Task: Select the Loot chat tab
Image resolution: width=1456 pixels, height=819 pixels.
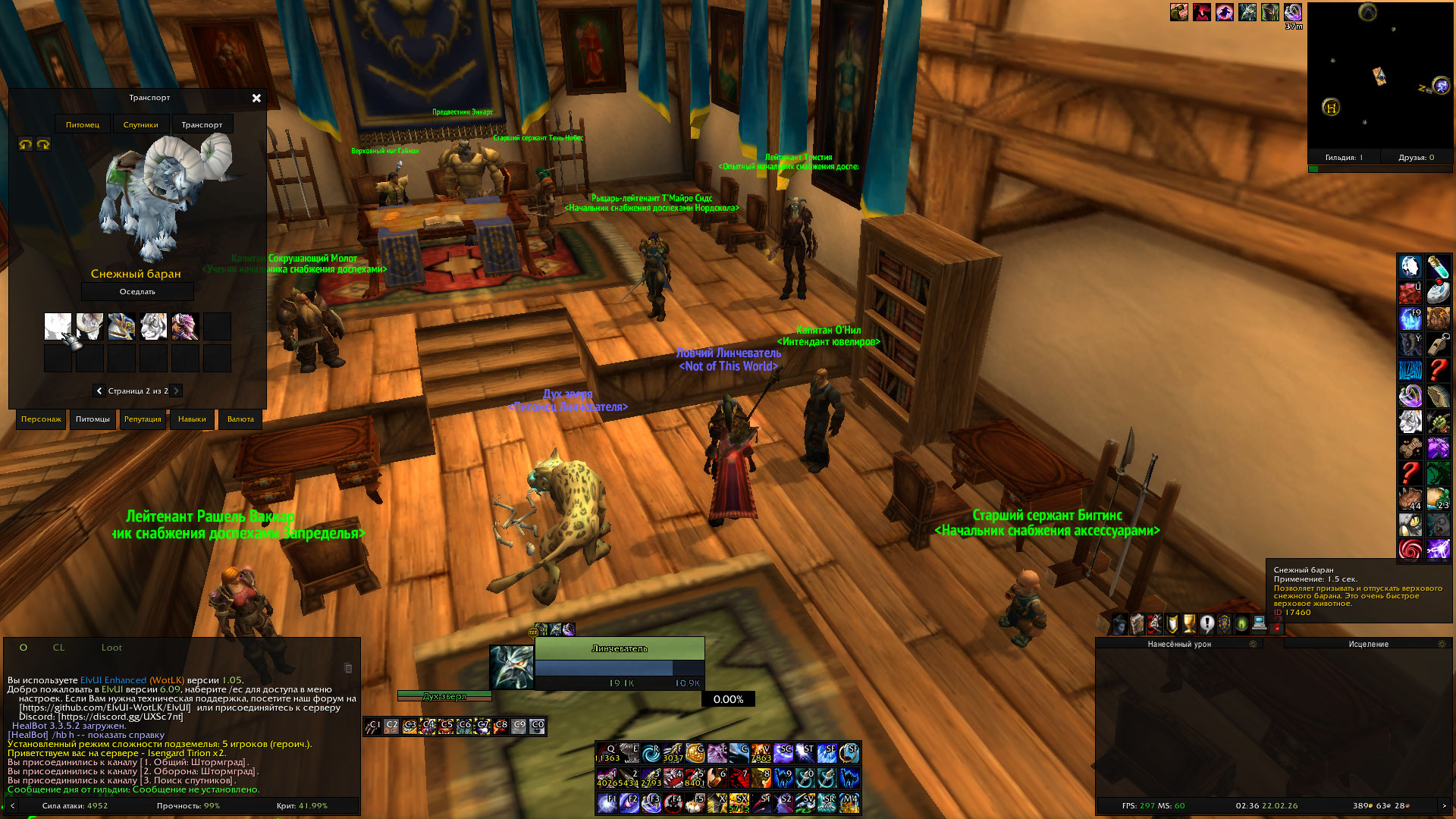Action: tap(111, 648)
